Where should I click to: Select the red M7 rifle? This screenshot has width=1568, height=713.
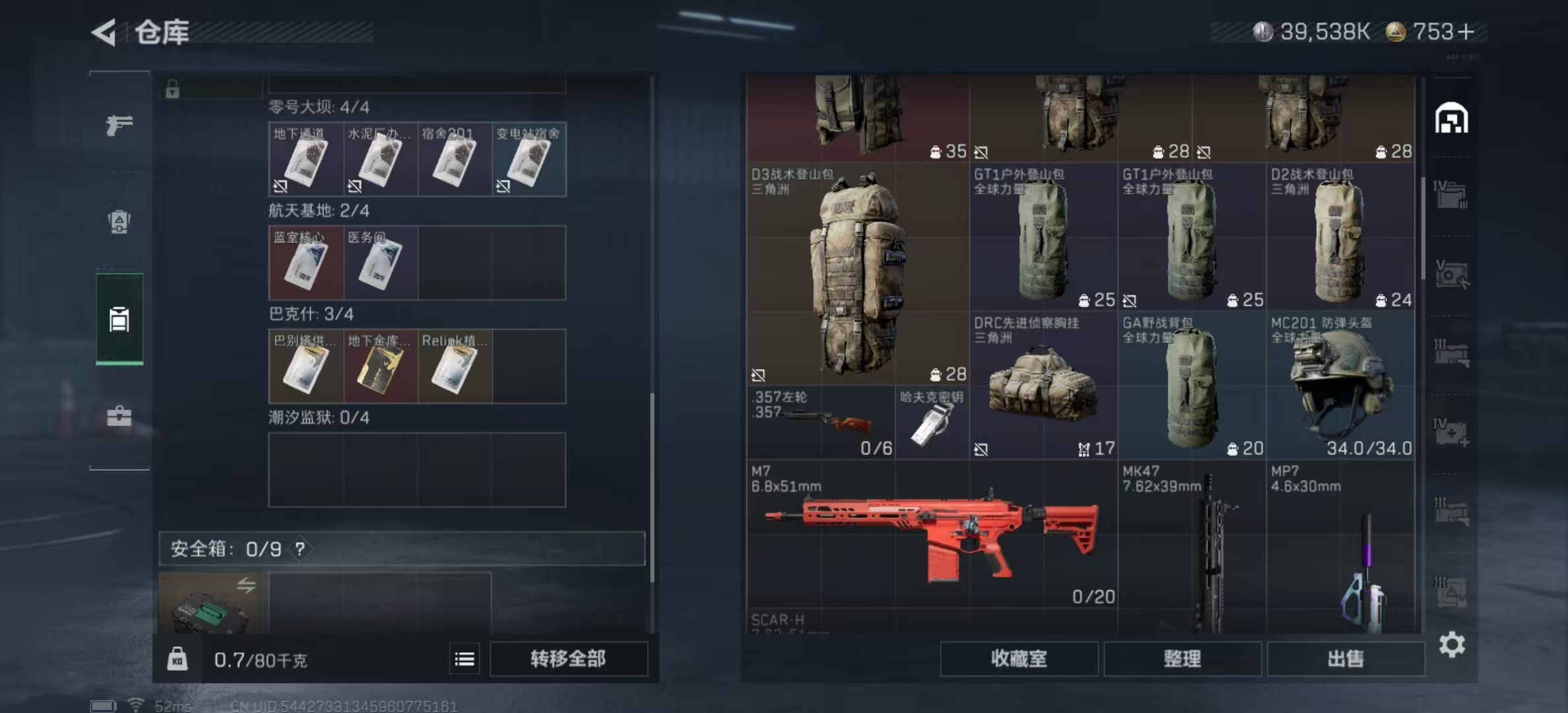932,533
